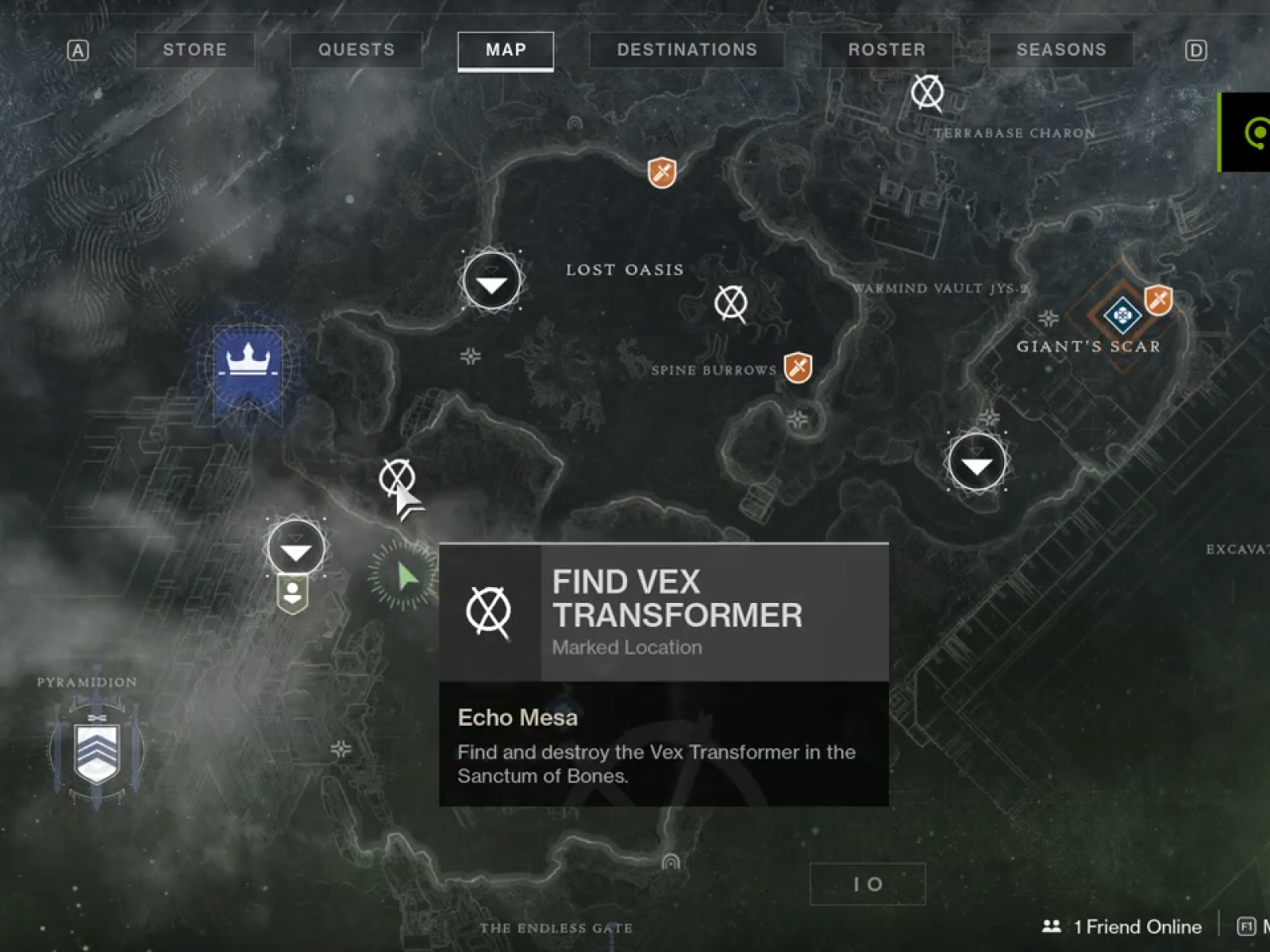Click the Vex Transformer marker near Terrabase Charon
This screenshot has width=1270, height=952.
coord(927,93)
